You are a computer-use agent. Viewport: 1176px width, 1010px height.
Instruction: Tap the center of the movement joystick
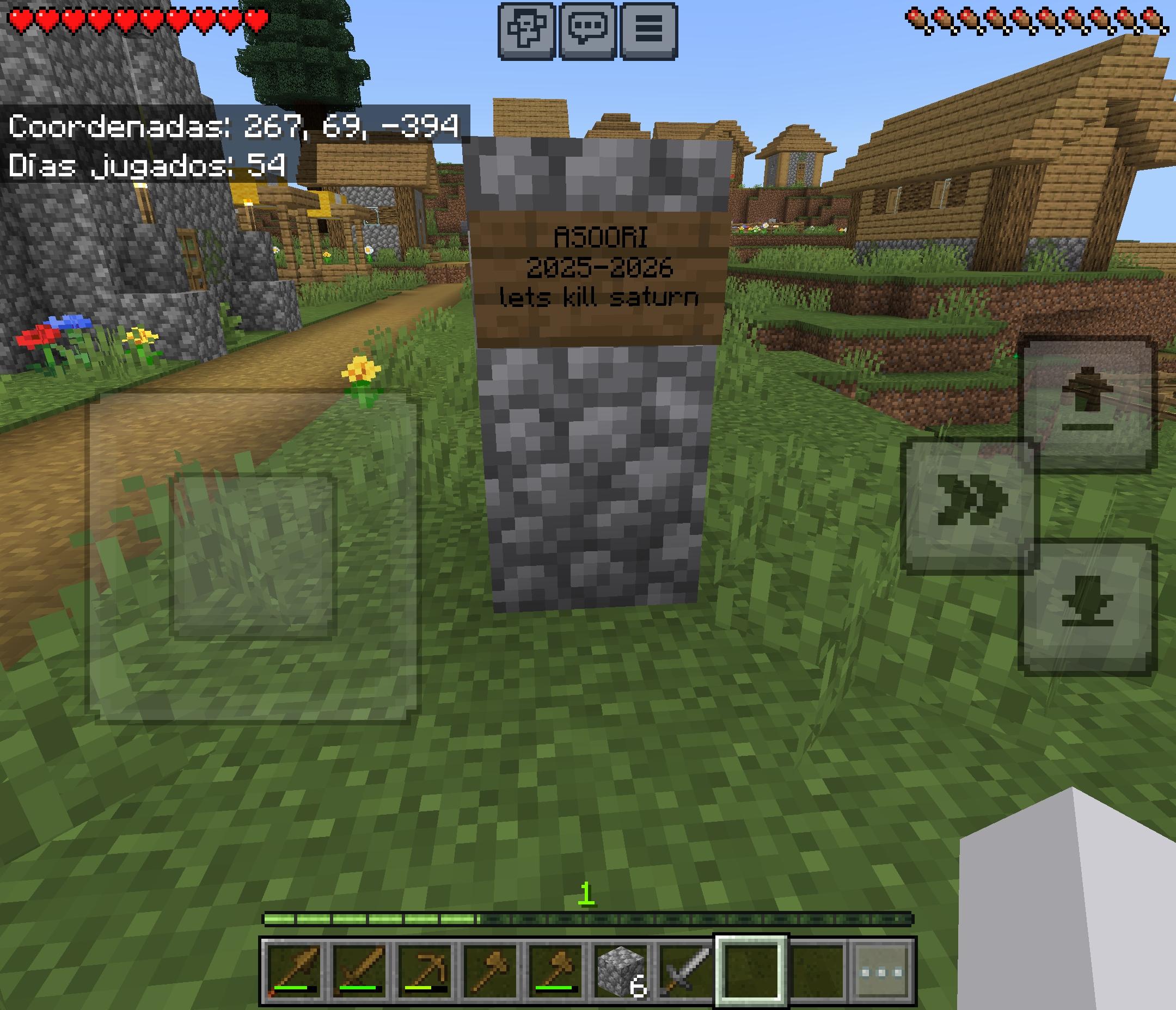coord(253,556)
